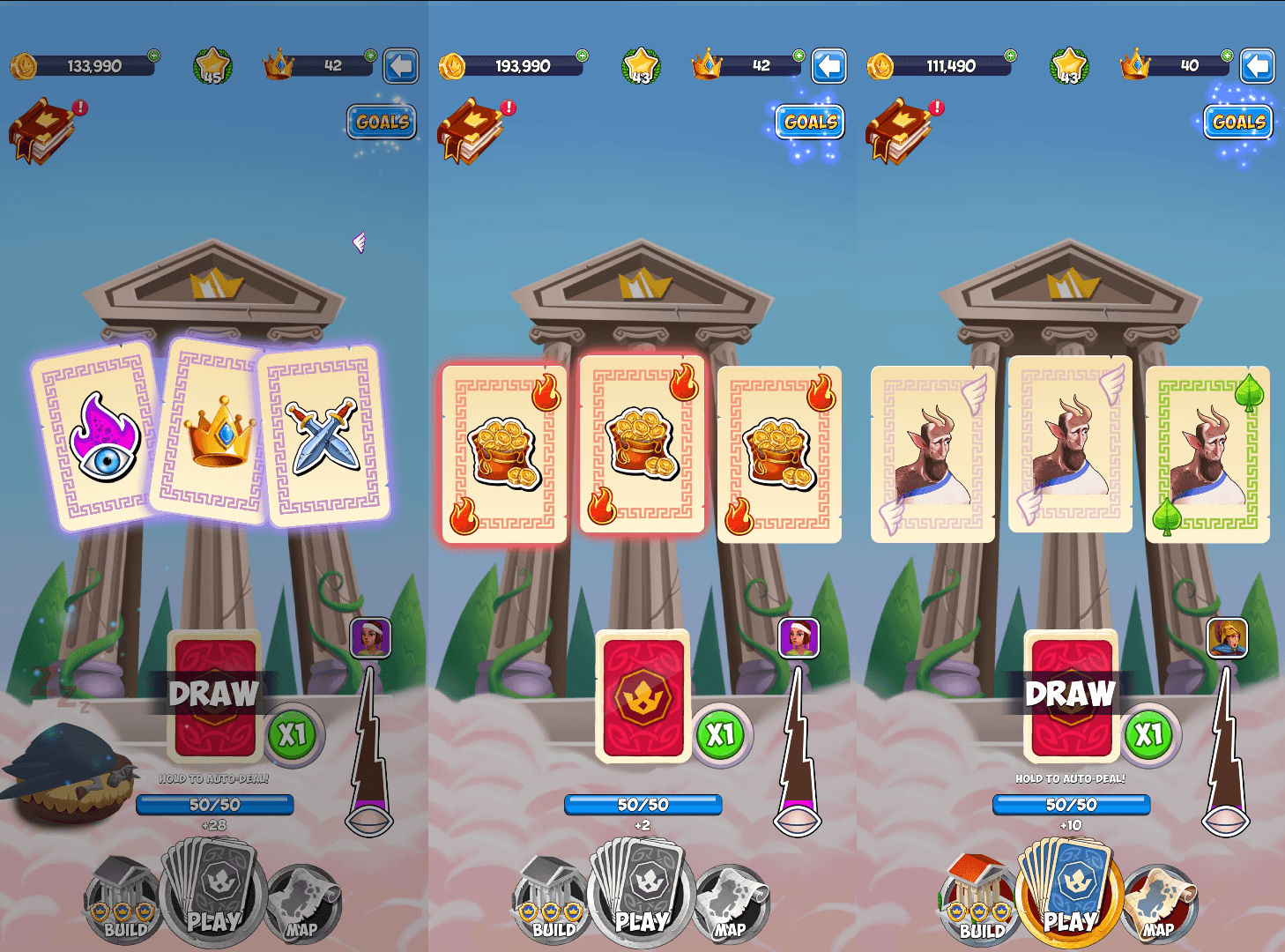Pick the crossed swords card
The image size is (1285, 952).
pyautogui.click(x=326, y=438)
